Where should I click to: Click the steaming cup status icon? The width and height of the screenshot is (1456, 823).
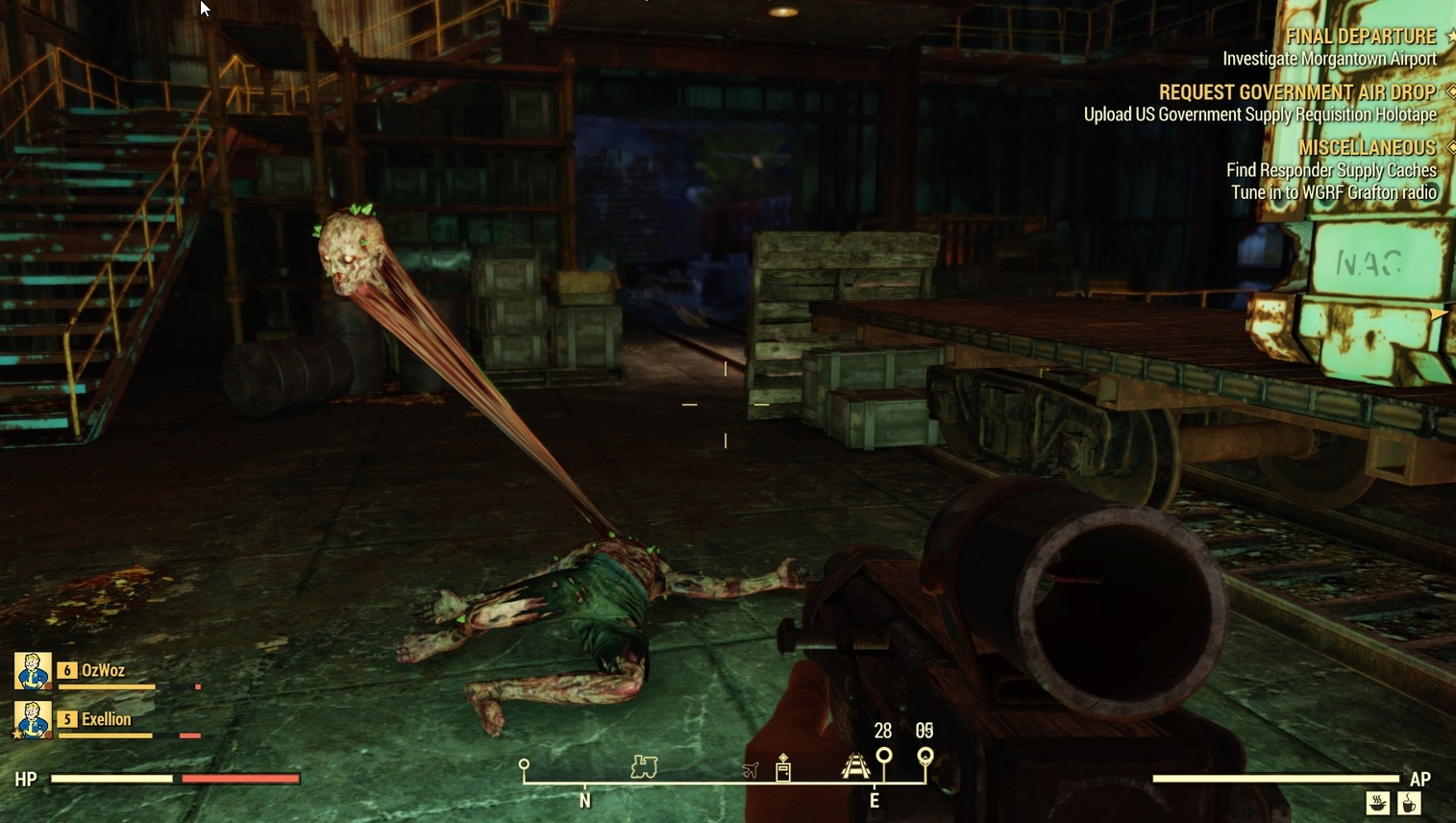(x=1410, y=803)
